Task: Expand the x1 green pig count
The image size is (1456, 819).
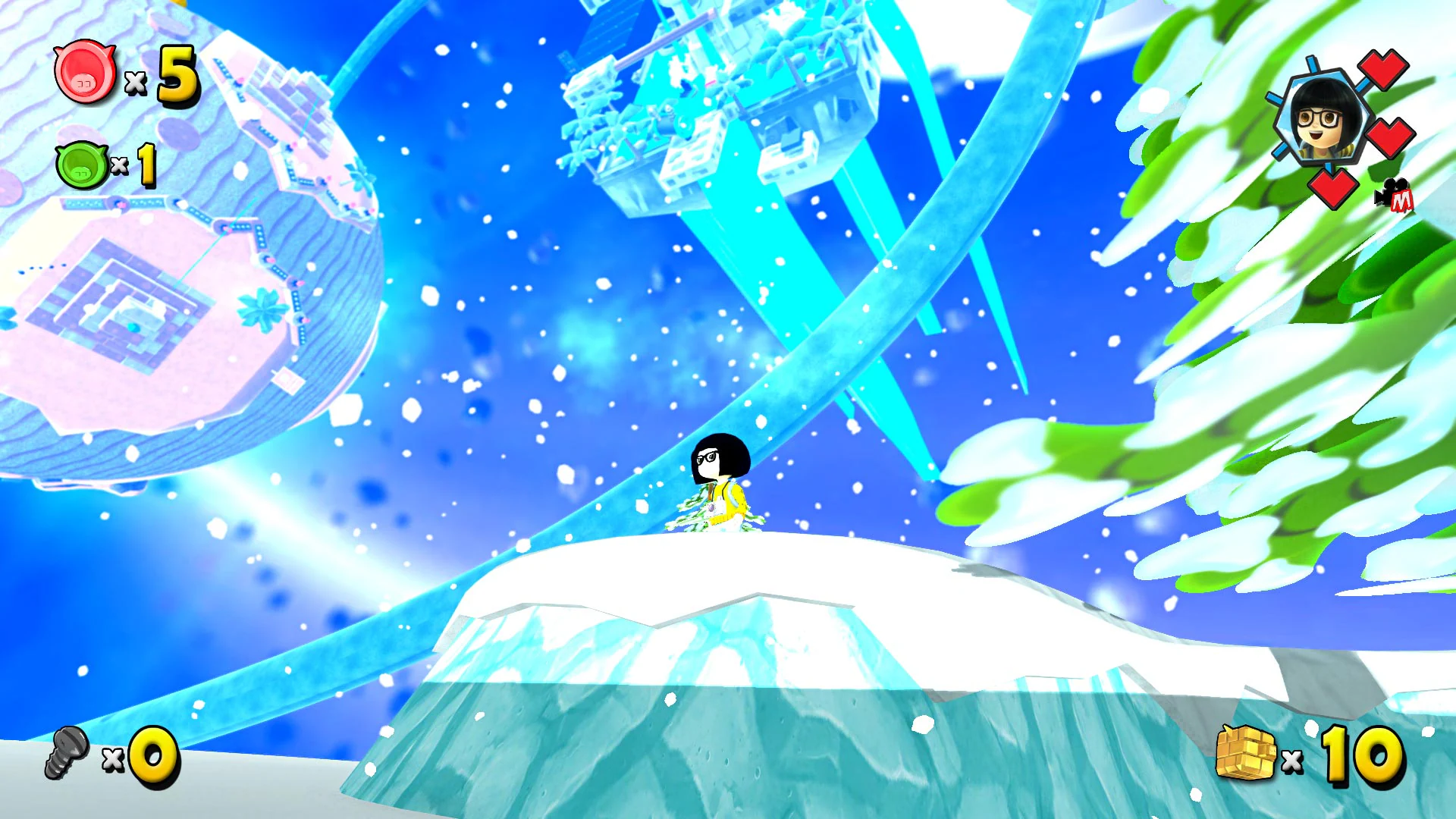Action: (x=148, y=165)
